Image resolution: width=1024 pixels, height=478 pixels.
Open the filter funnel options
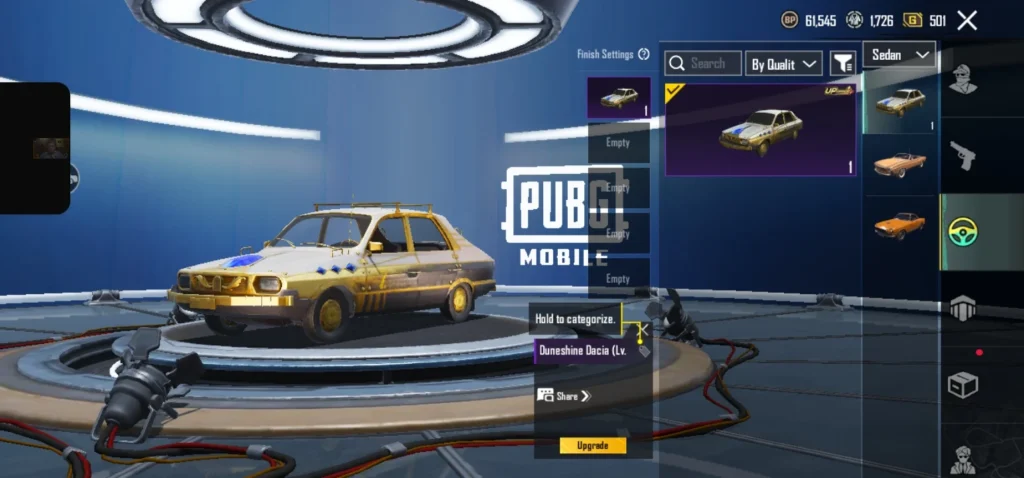pos(843,64)
